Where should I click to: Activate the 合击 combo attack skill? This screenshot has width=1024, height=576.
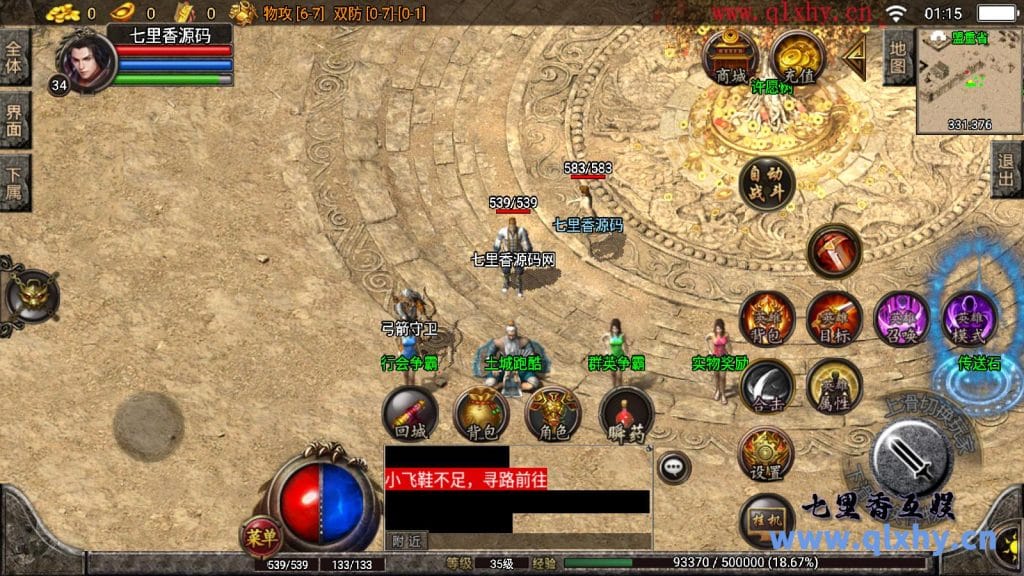pos(767,386)
